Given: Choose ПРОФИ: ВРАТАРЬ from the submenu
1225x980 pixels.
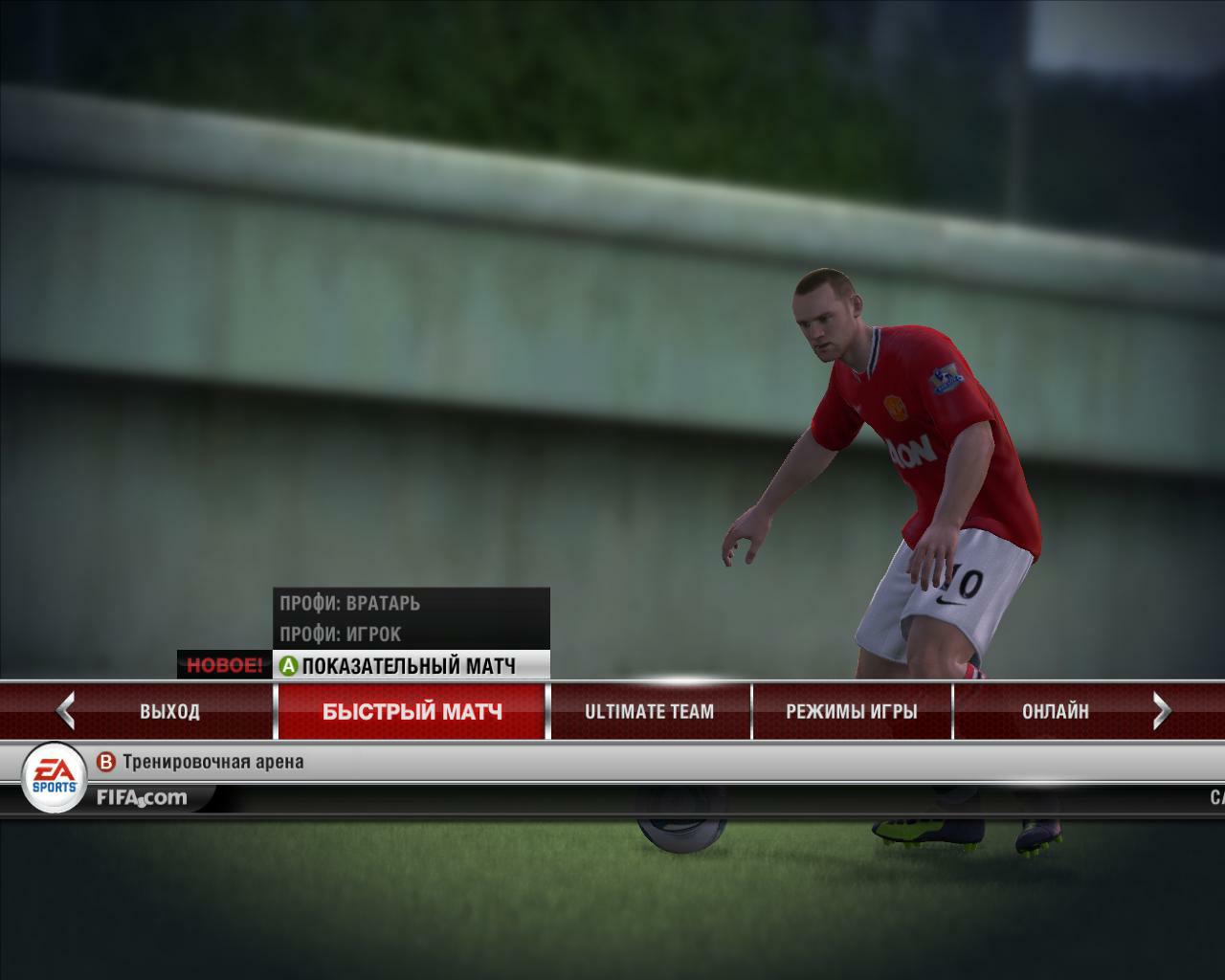Looking at the screenshot, I should click(350, 603).
